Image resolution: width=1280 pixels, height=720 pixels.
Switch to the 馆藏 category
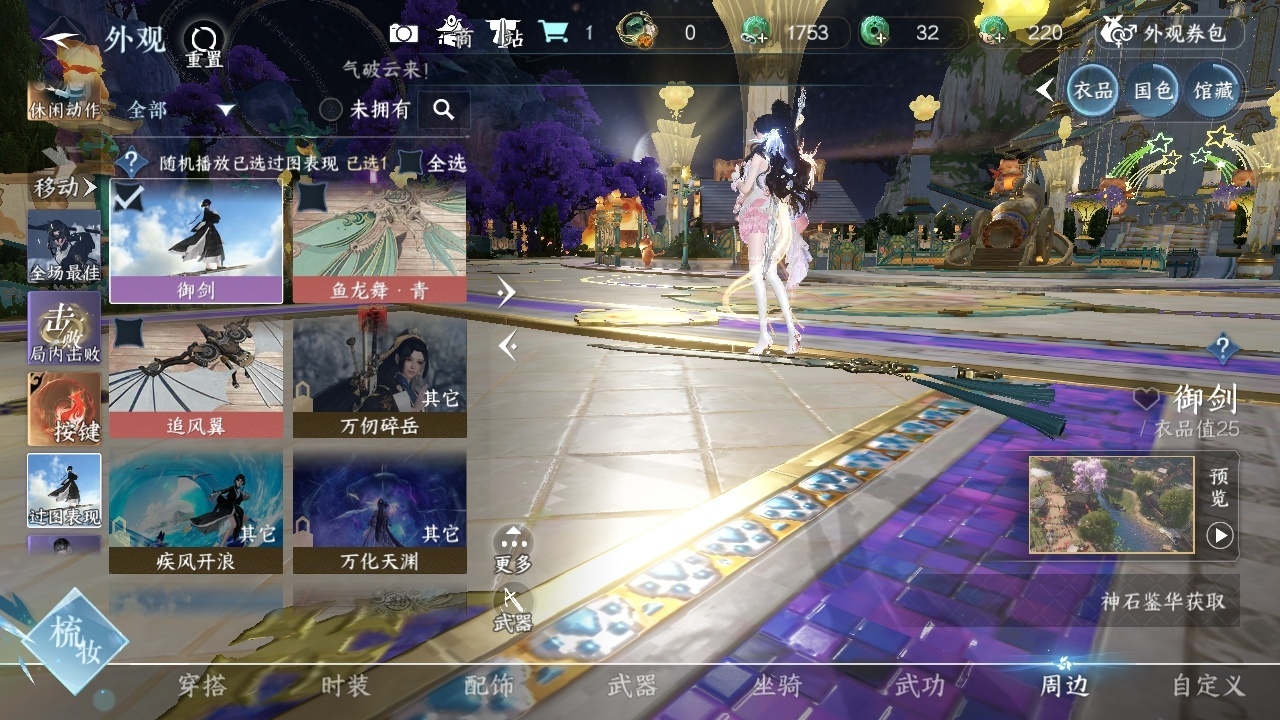1213,90
